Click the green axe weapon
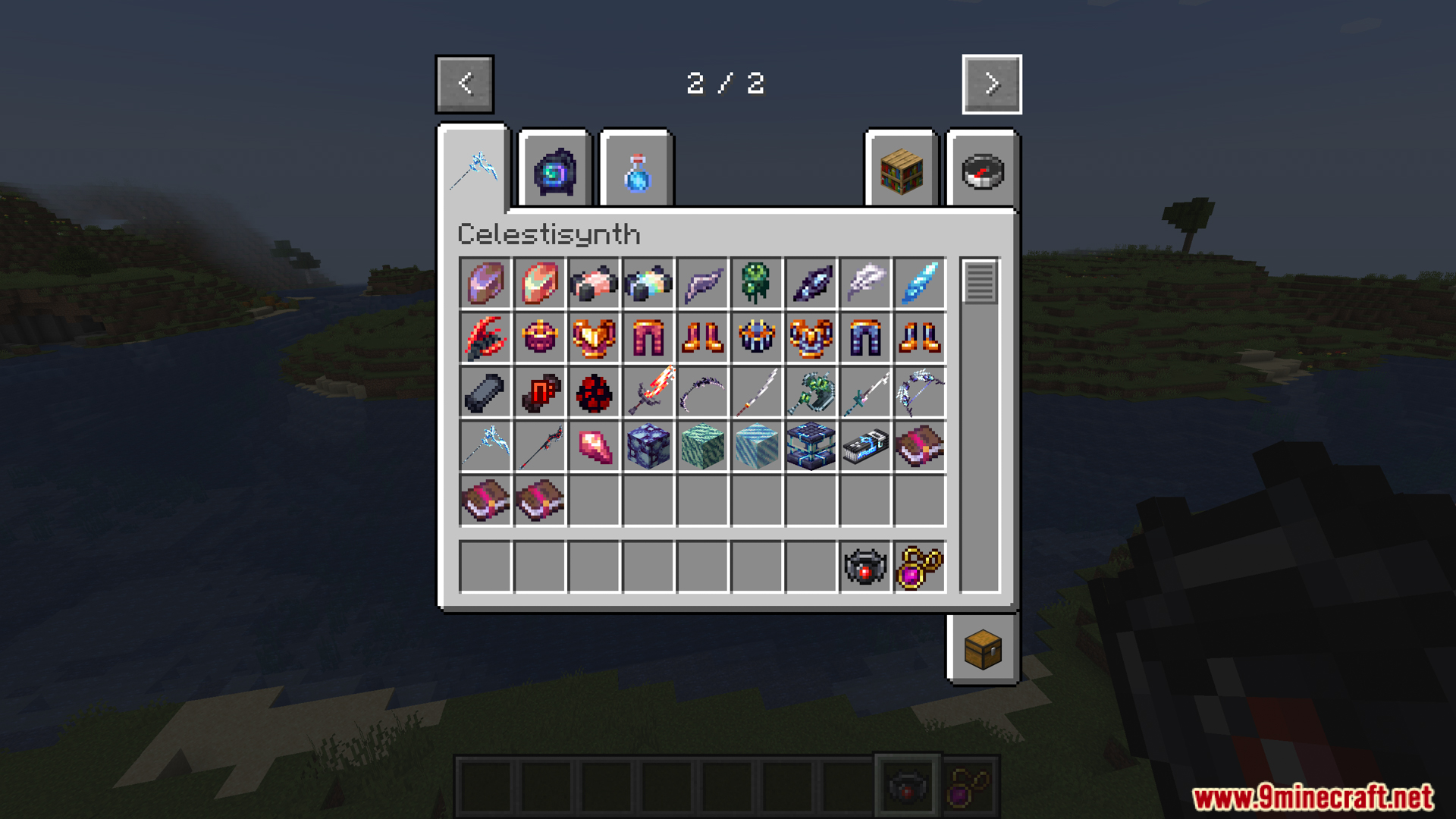This screenshot has width=1456, height=819. 811,393
